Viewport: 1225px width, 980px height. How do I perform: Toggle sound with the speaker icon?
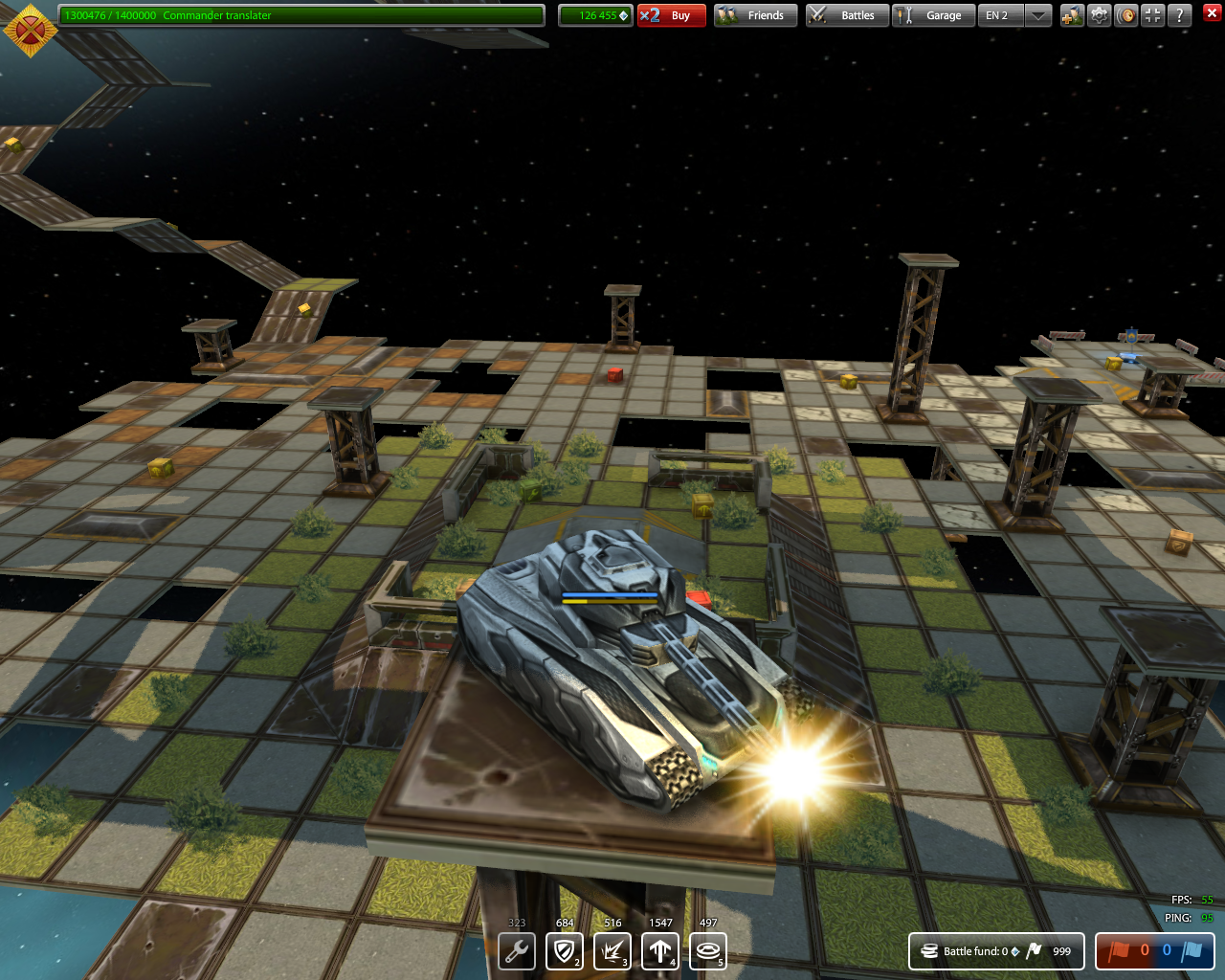(1126, 15)
